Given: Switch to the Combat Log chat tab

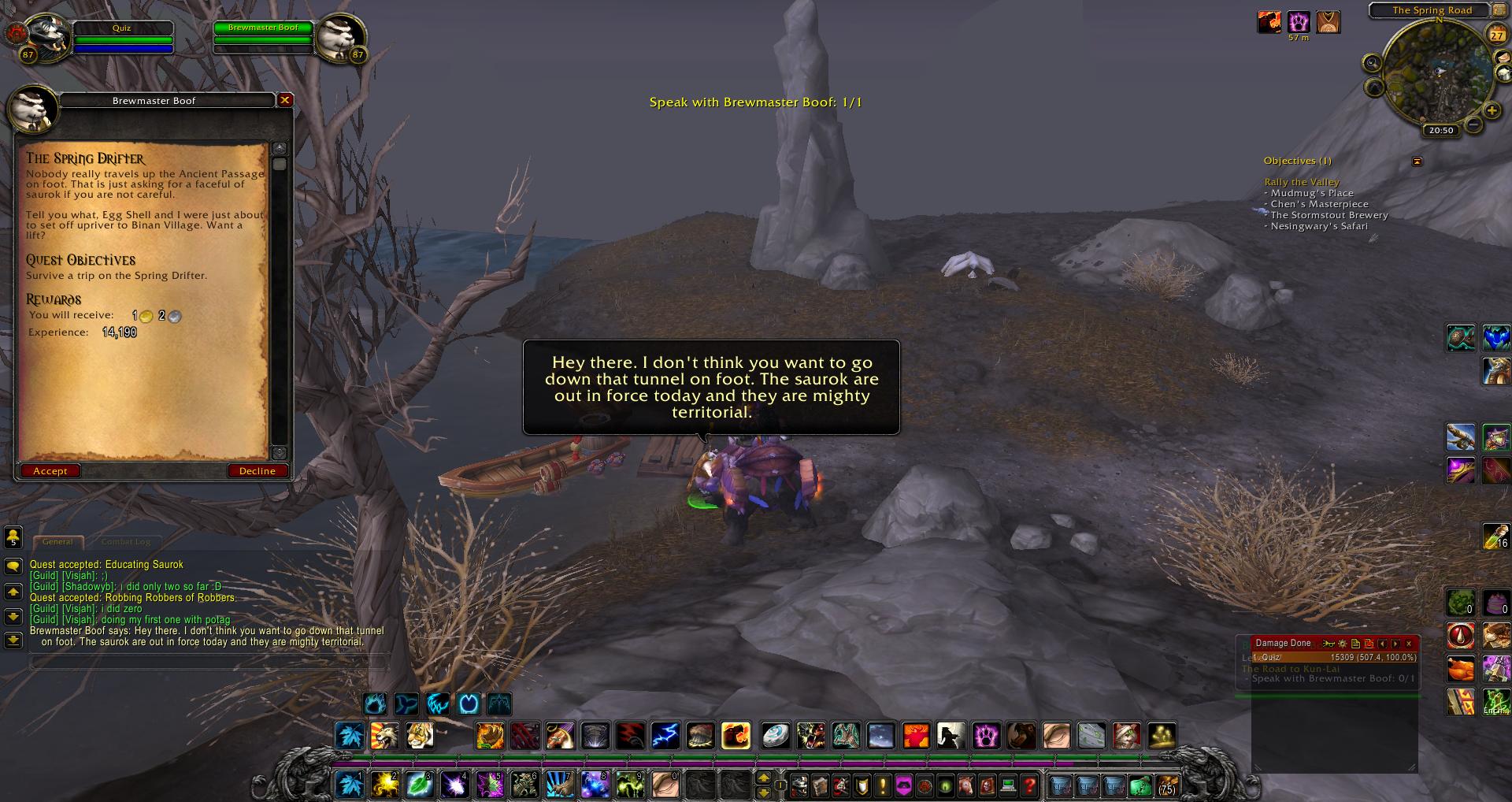Looking at the screenshot, I should [x=125, y=542].
